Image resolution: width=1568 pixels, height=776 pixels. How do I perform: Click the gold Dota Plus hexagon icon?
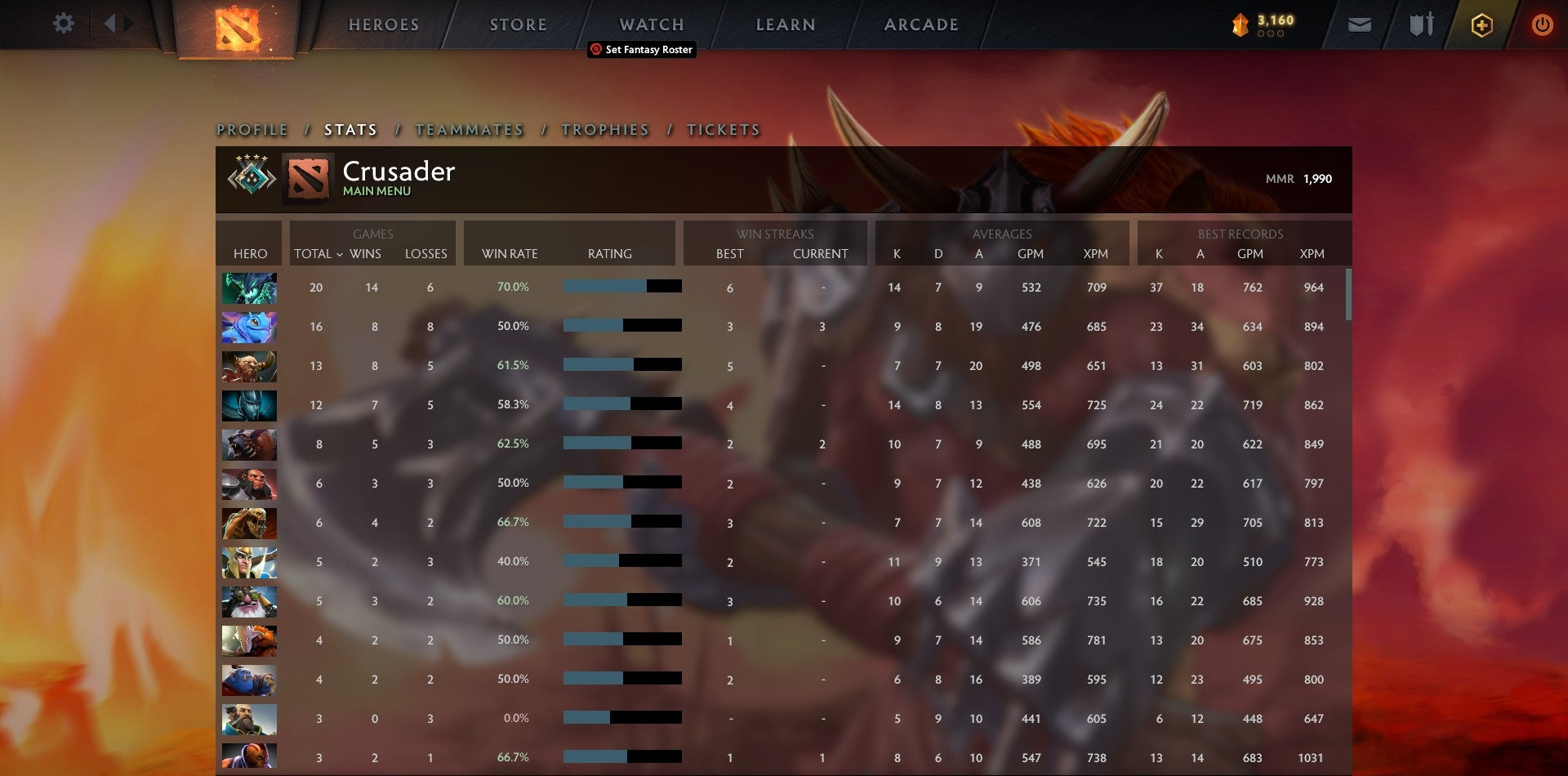point(1481,25)
